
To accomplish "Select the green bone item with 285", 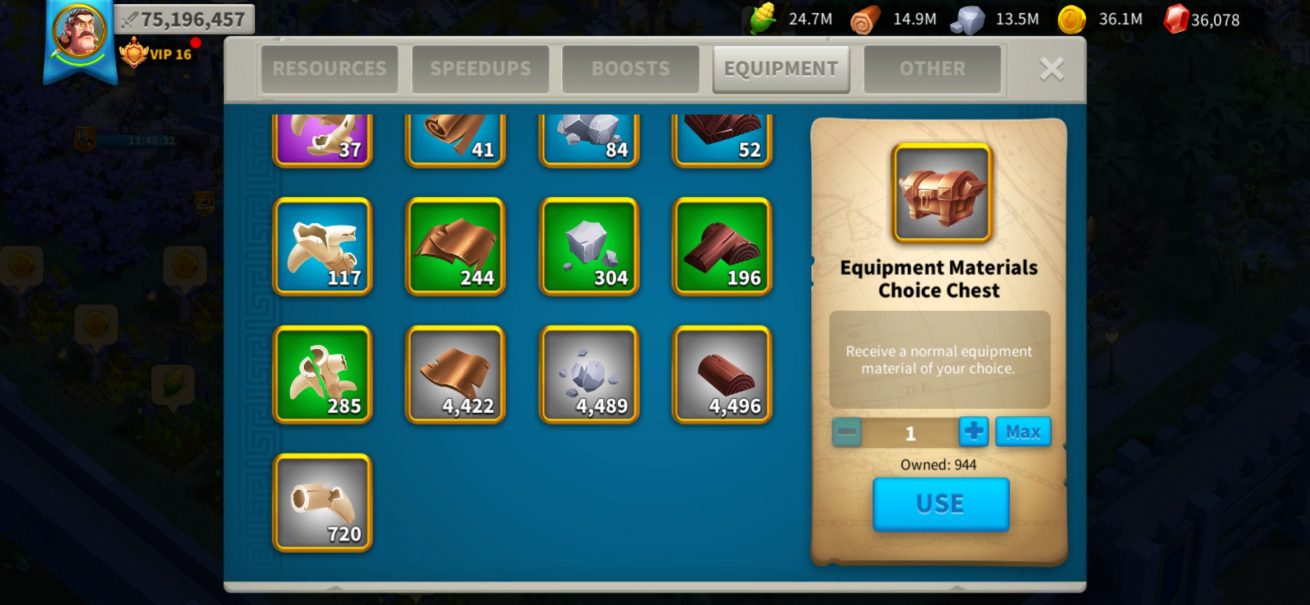I will point(322,374).
